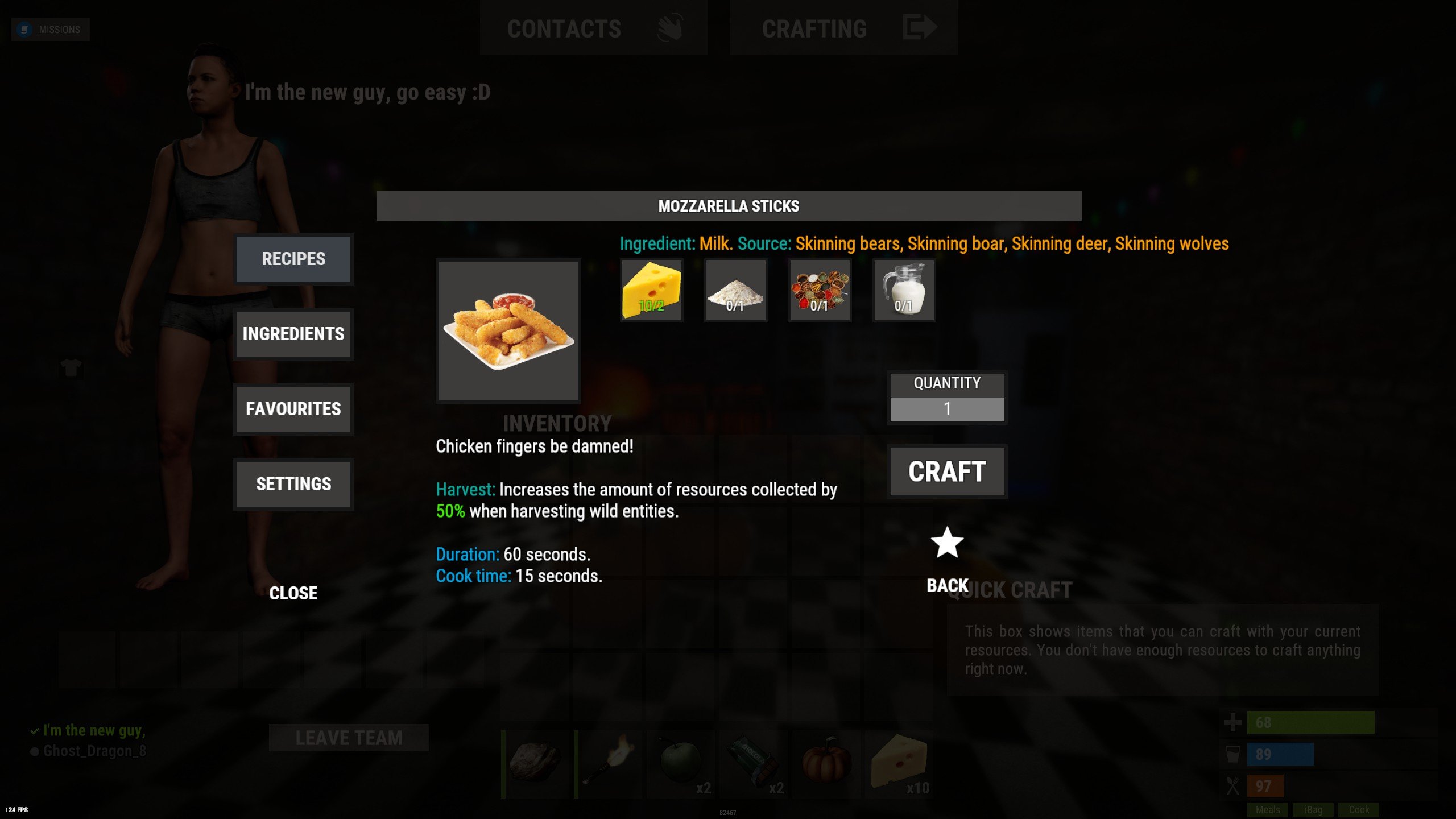
Task: Open the Ingredients section
Action: [x=293, y=334]
